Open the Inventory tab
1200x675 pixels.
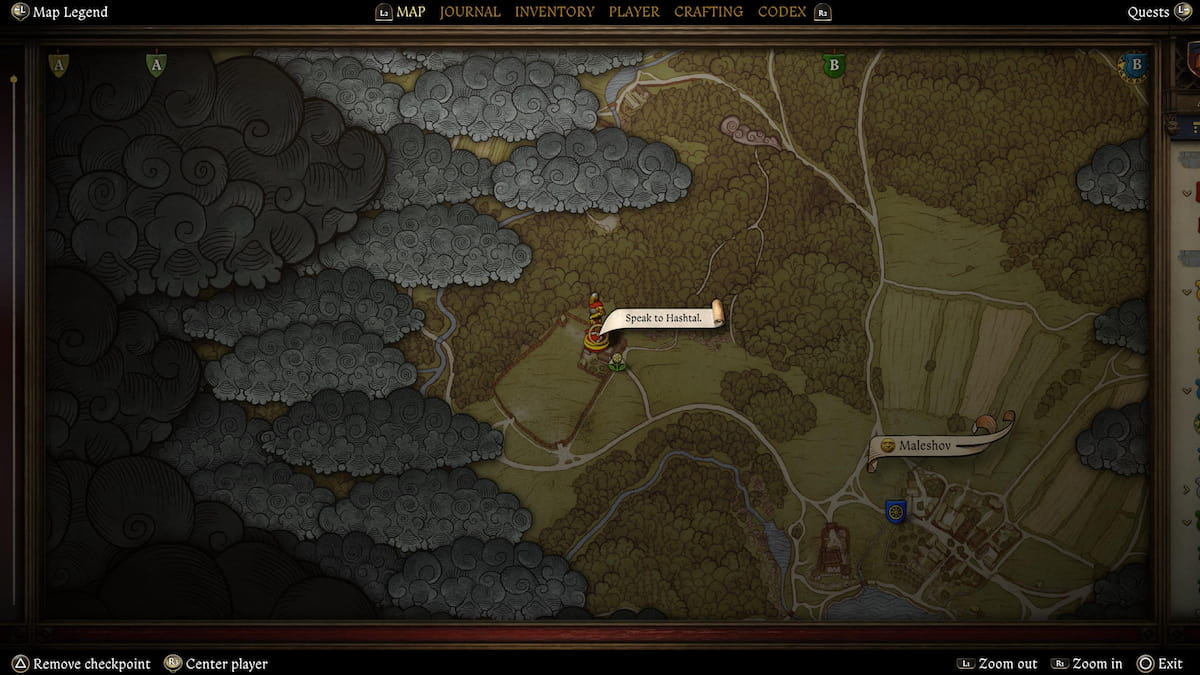554,12
